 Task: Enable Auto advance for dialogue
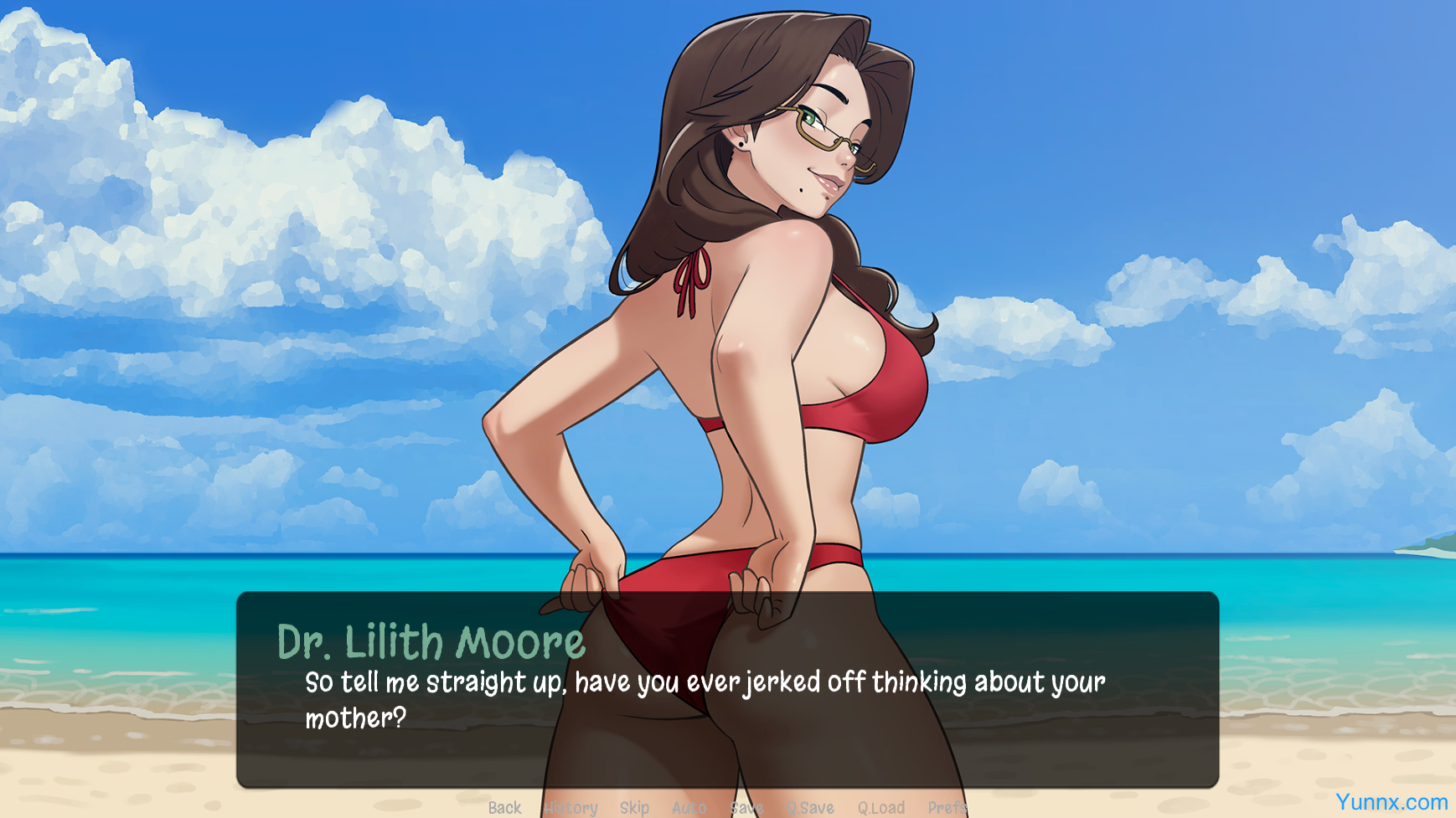click(x=689, y=808)
